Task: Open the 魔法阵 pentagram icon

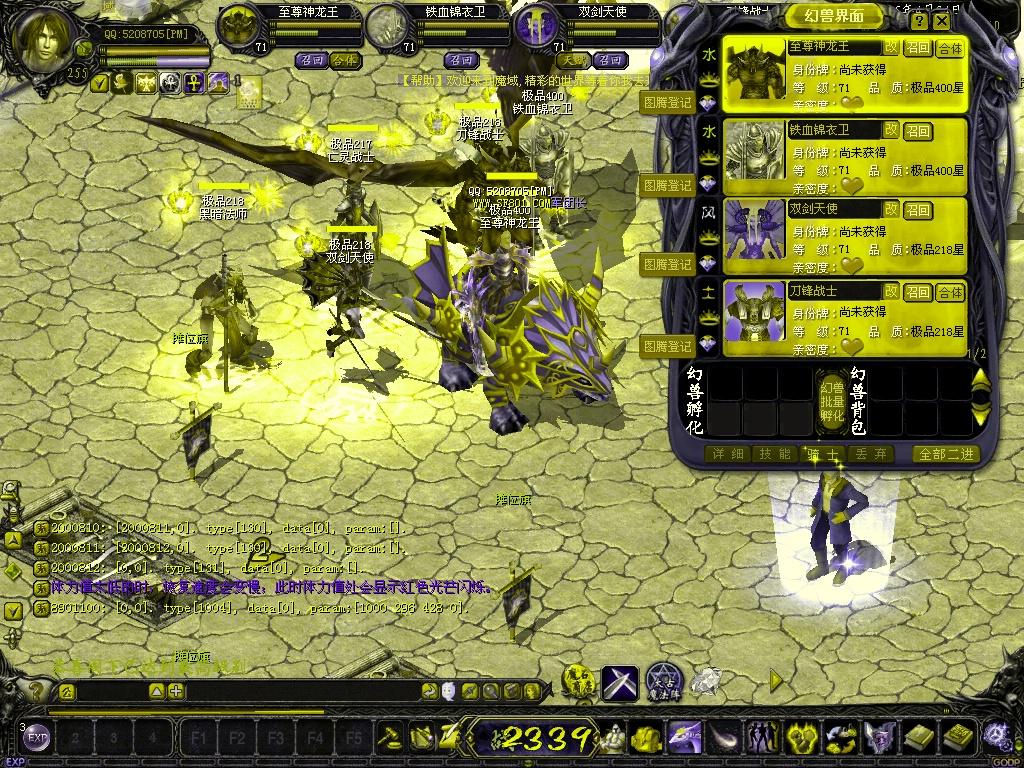Action: 663,681
